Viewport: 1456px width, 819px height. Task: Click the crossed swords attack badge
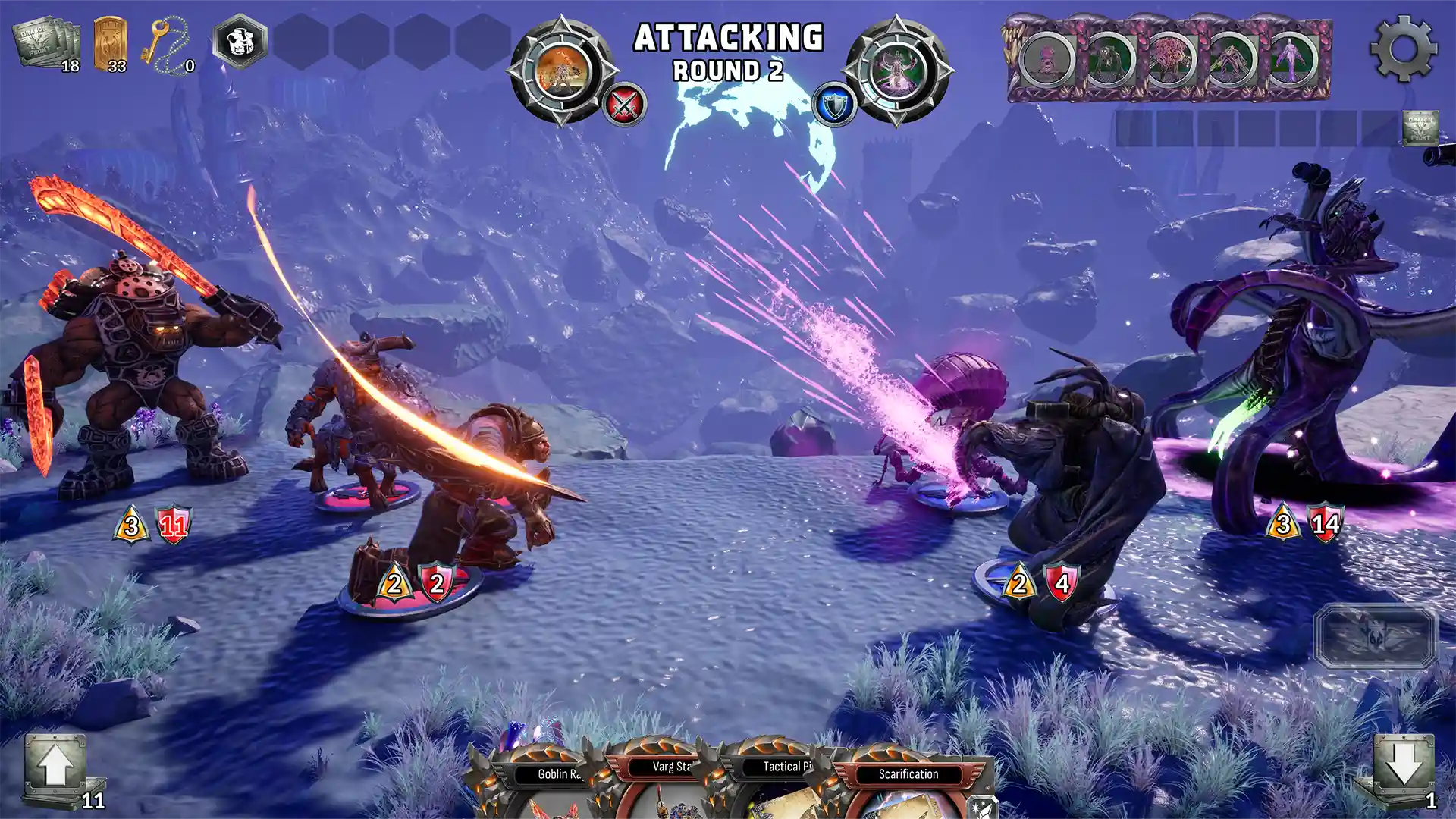click(624, 105)
